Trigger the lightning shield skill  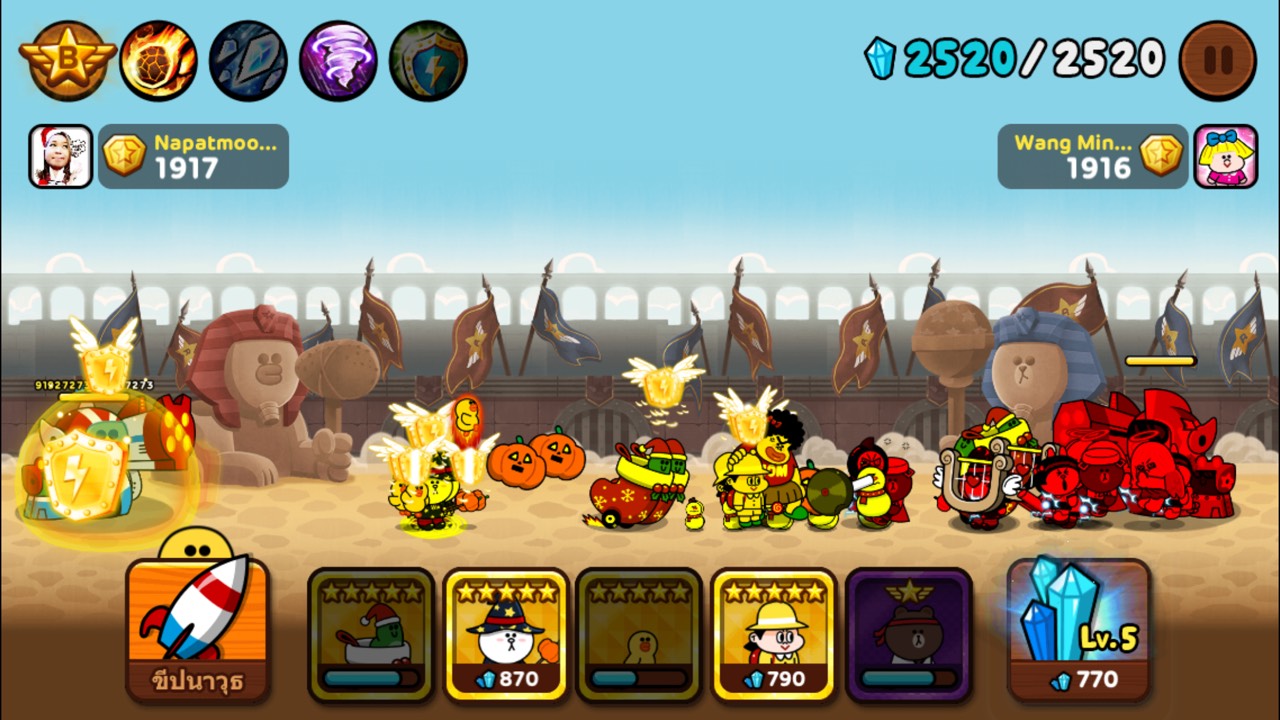[x=428, y=61]
